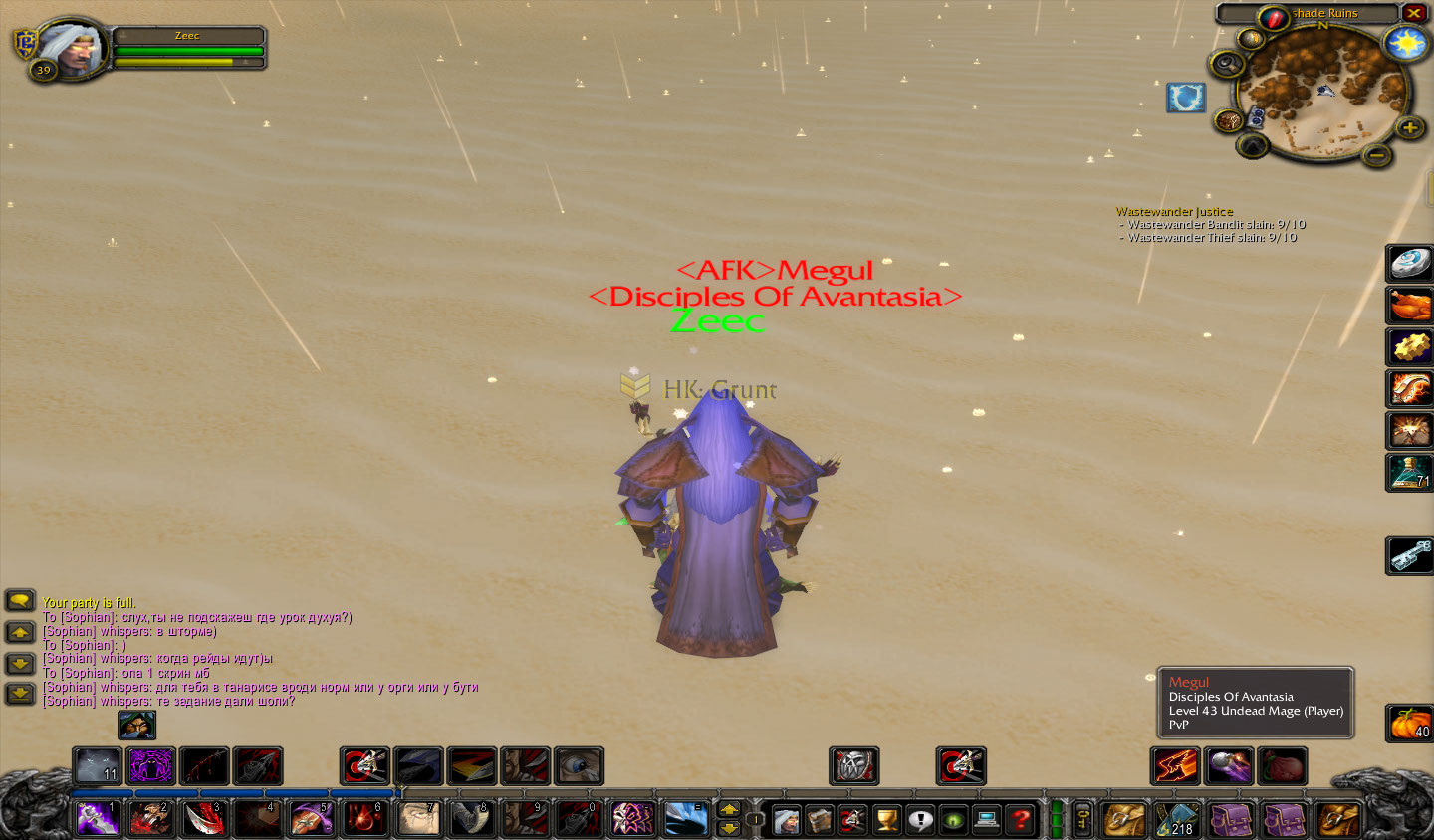The image size is (1434, 840).
Task: Open the minimap tracking magnifier button
Action: tap(1226, 64)
